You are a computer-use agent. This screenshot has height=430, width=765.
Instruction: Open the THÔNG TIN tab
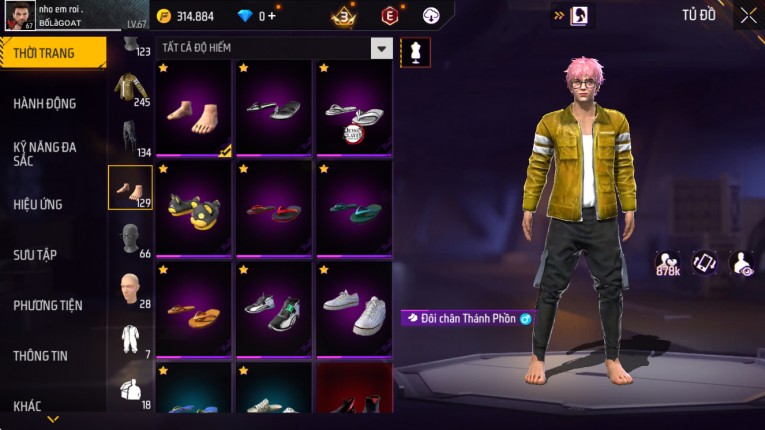pyautogui.click(x=41, y=355)
